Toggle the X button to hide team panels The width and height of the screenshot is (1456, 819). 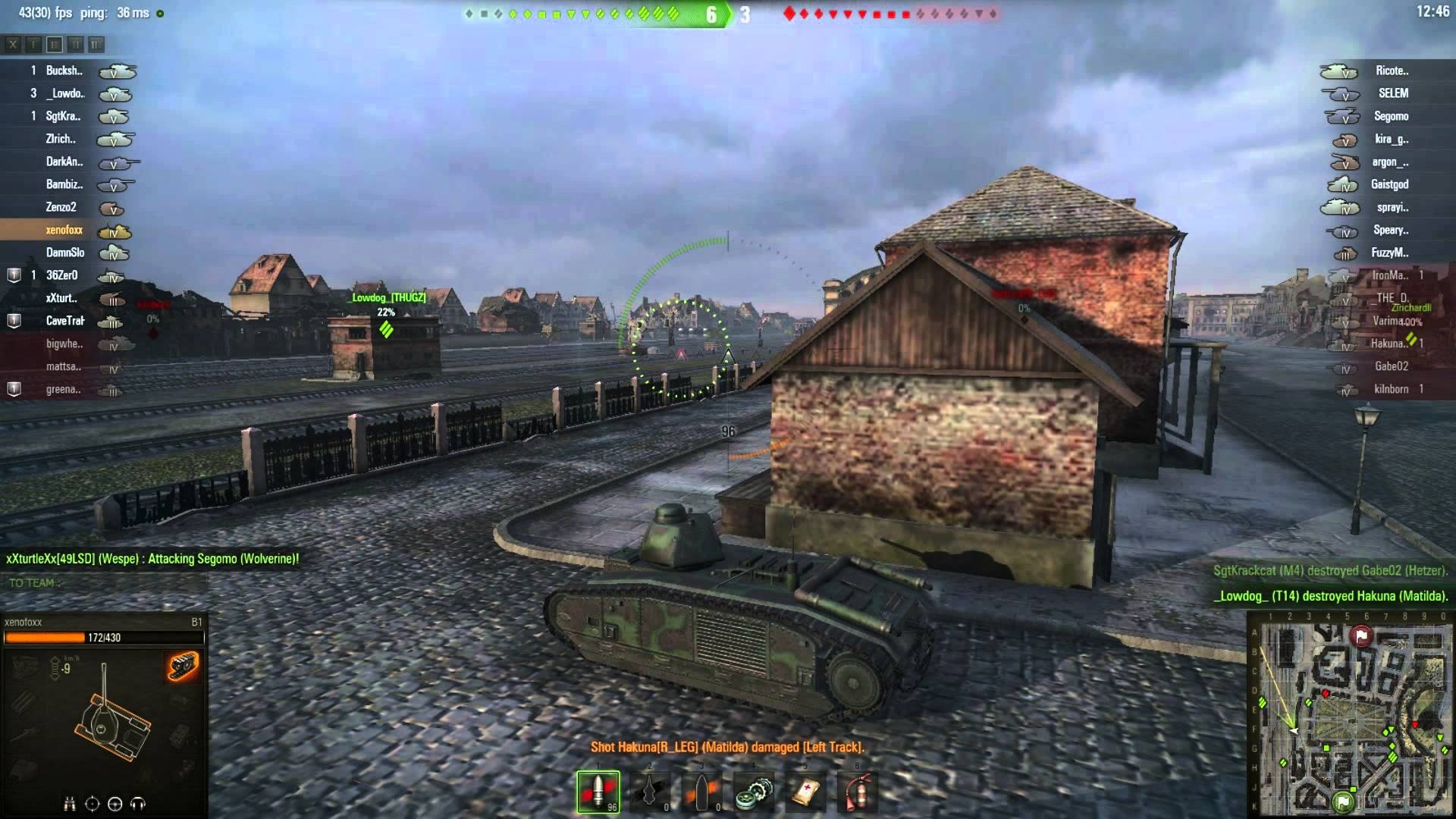[13, 44]
